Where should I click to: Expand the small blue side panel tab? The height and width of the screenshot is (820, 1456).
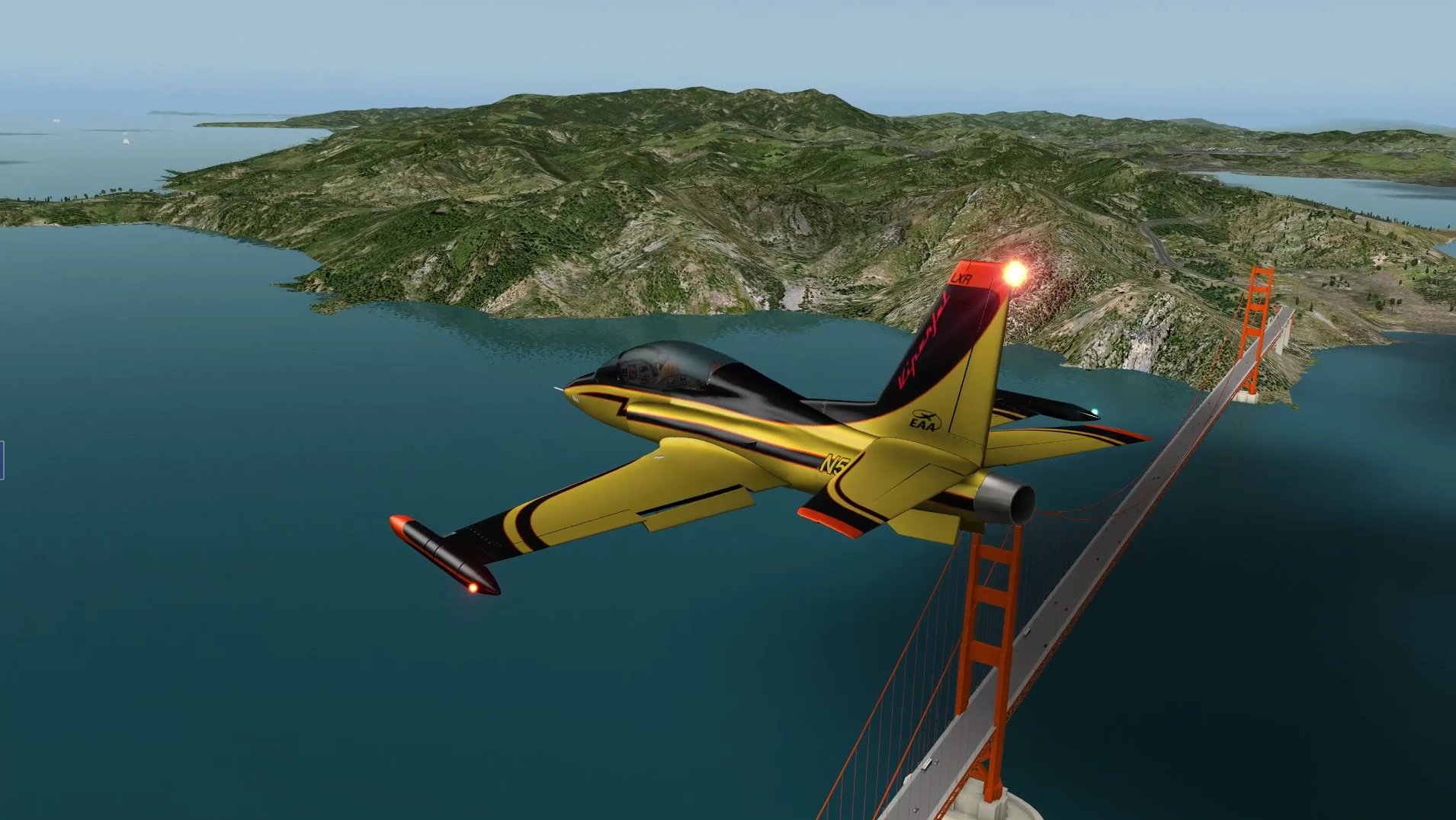(2, 460)
